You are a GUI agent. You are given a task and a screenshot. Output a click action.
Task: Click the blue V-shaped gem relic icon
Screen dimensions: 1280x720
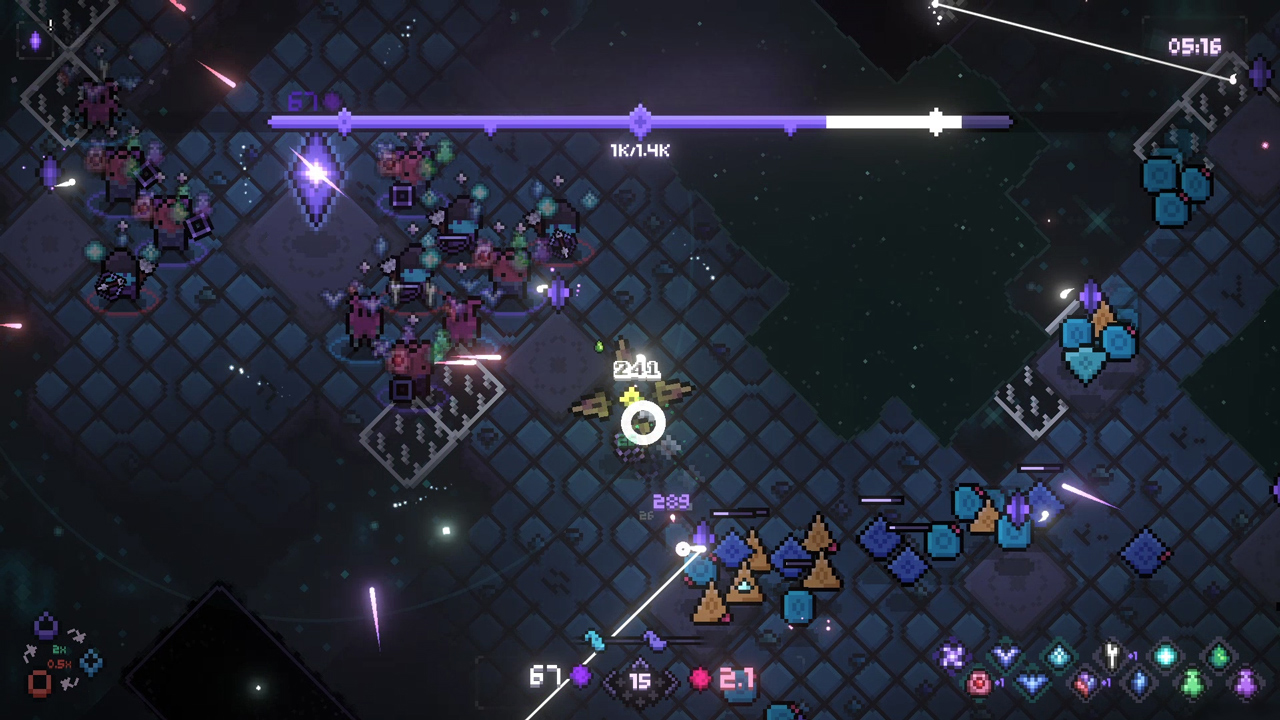1005,654
